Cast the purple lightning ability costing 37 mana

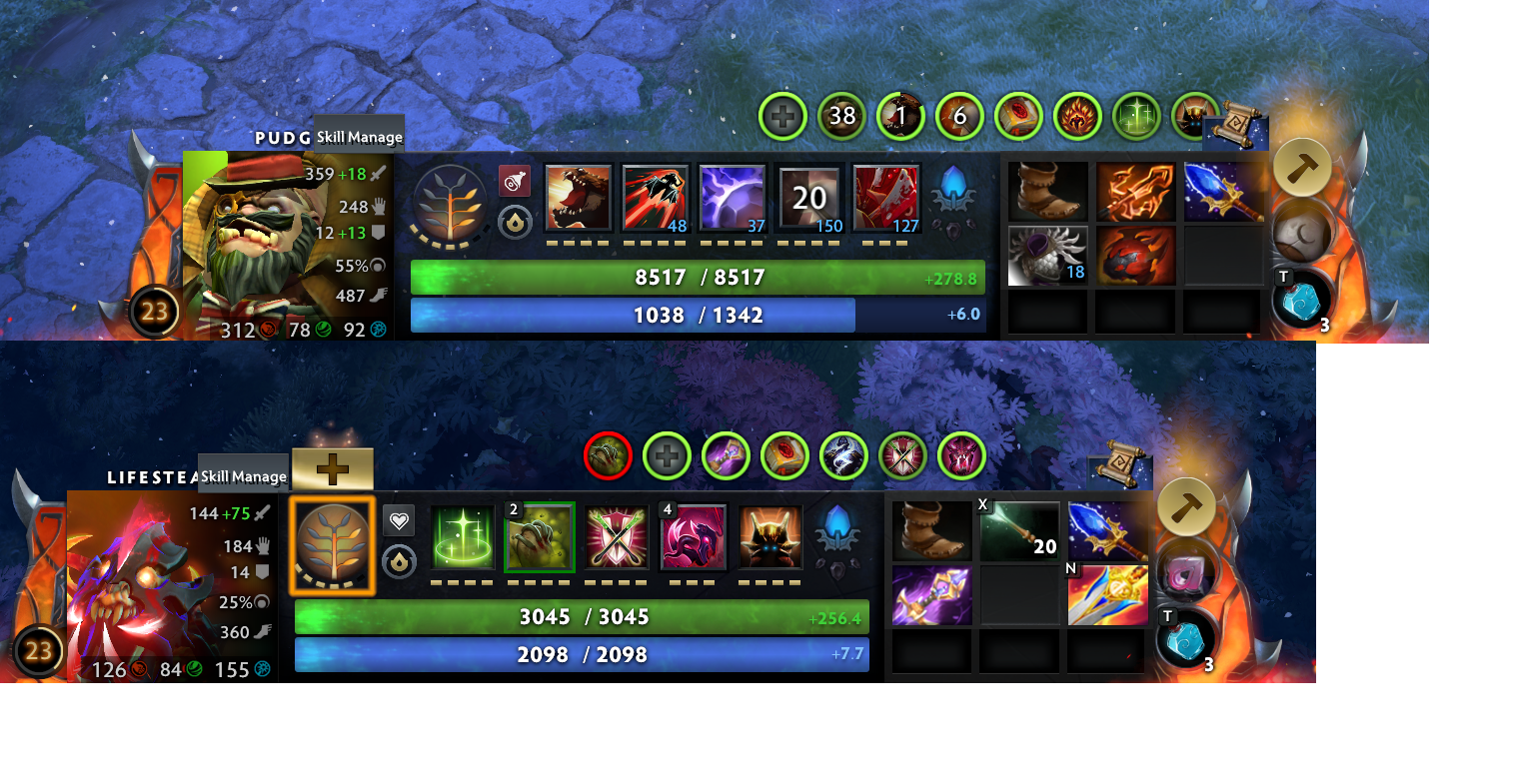pos(733,196)
